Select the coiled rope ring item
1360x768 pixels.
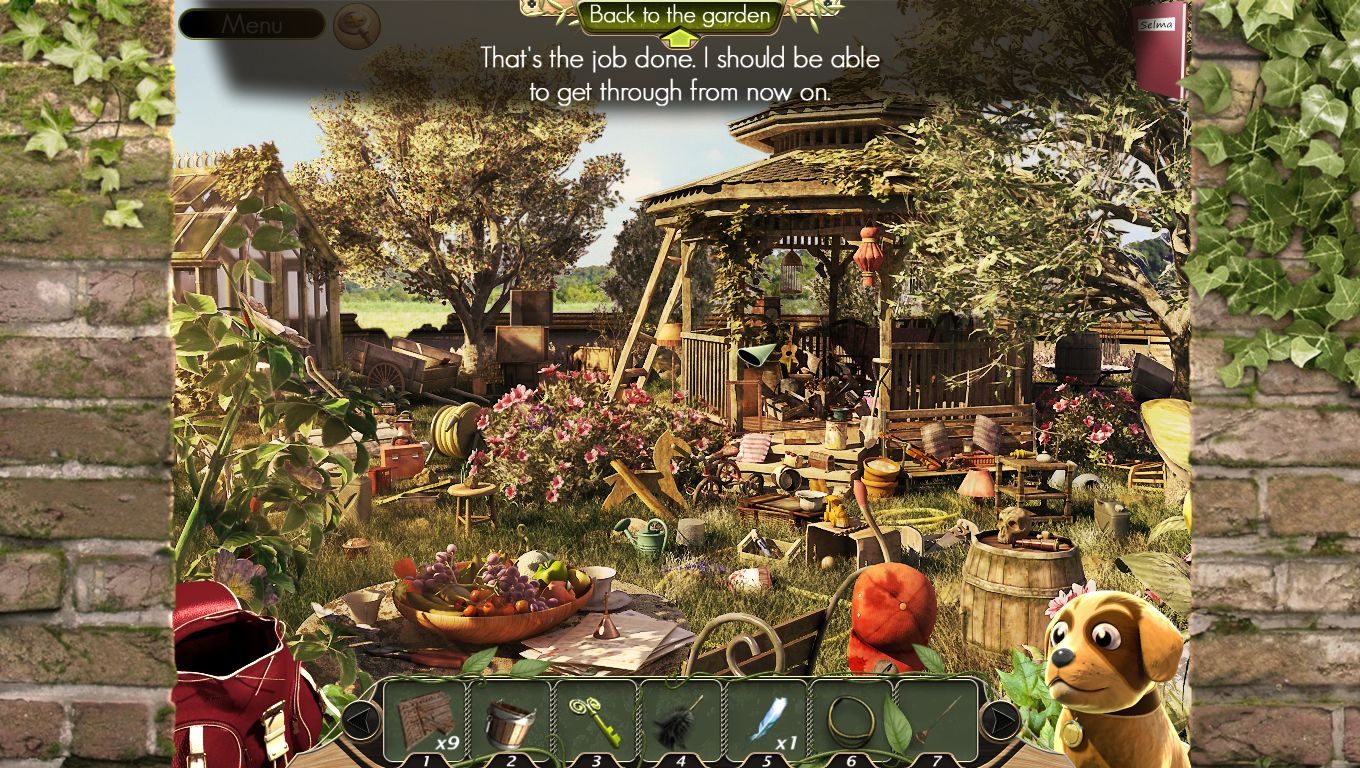pos(851,720)
